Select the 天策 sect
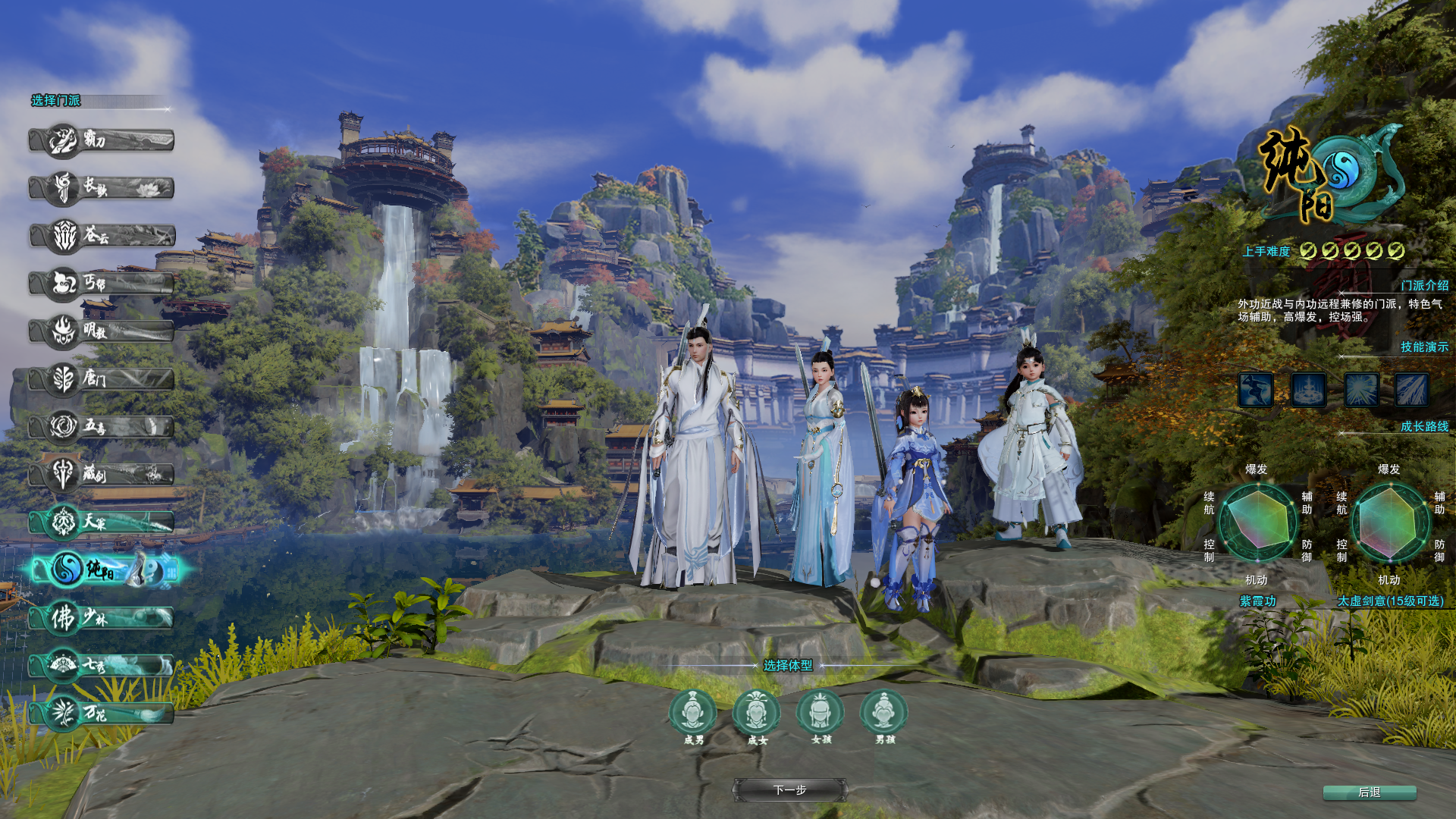 coord(102,522)
